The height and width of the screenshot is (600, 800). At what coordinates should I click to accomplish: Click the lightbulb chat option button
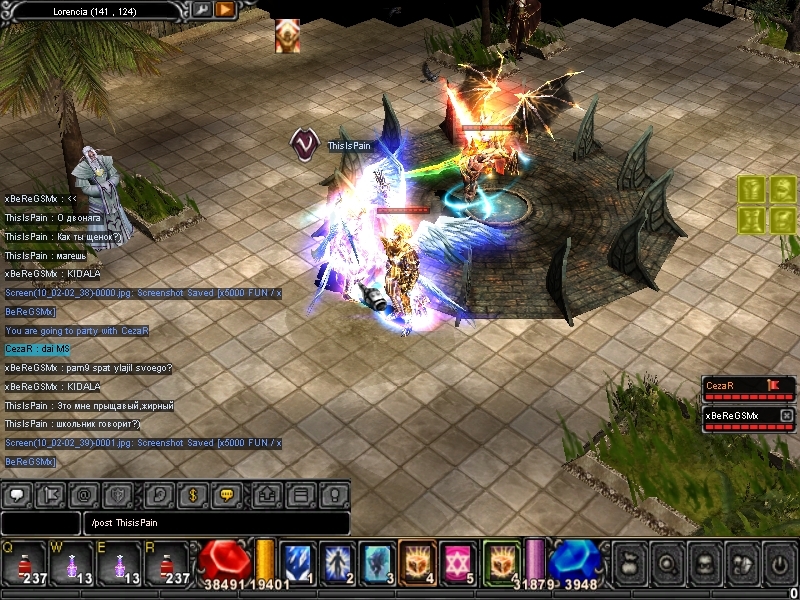click(x=334, y=494)
